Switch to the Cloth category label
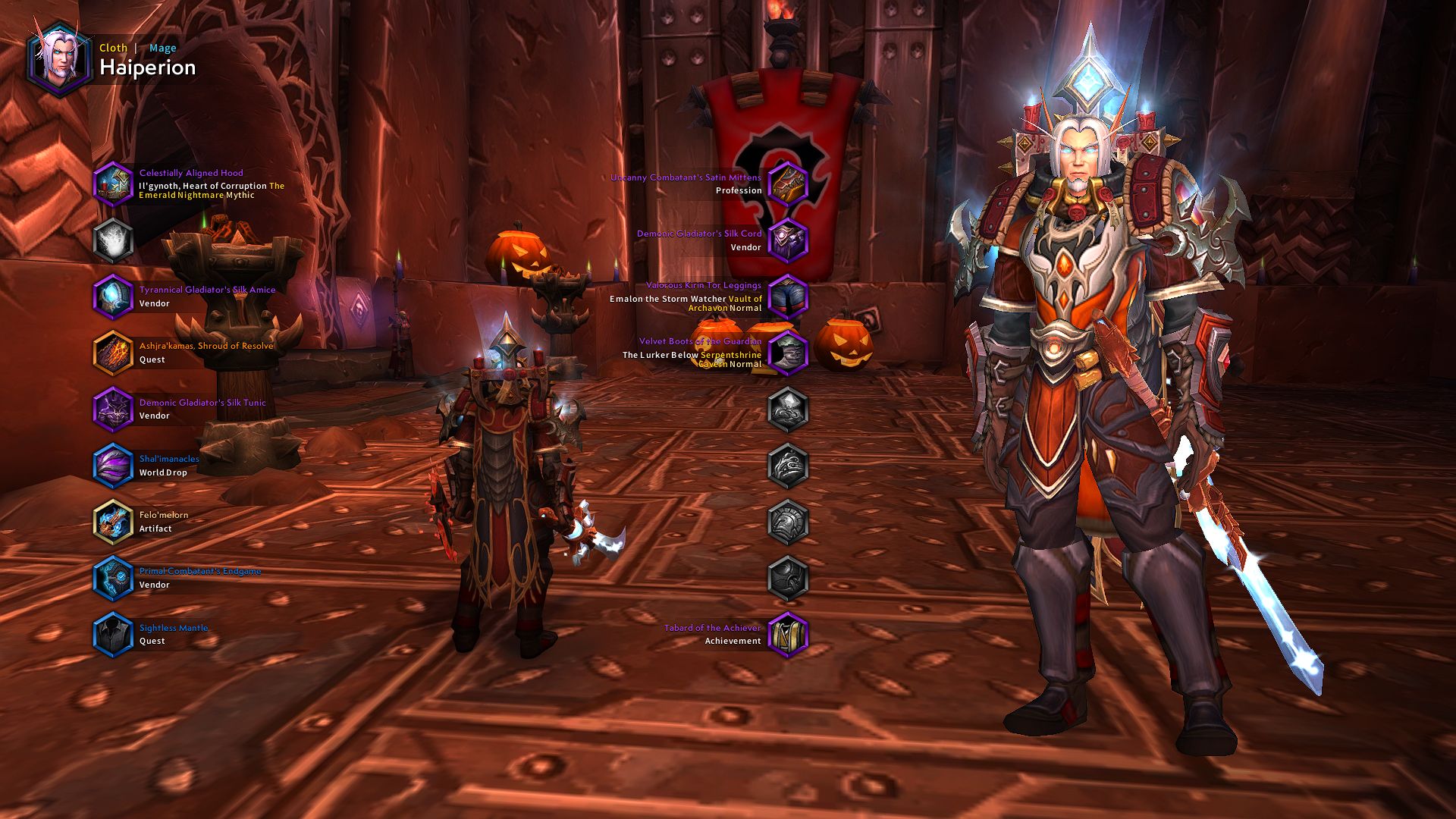Image resolution: width=1456 pixels, height=819 pixels. pos(113,48)
